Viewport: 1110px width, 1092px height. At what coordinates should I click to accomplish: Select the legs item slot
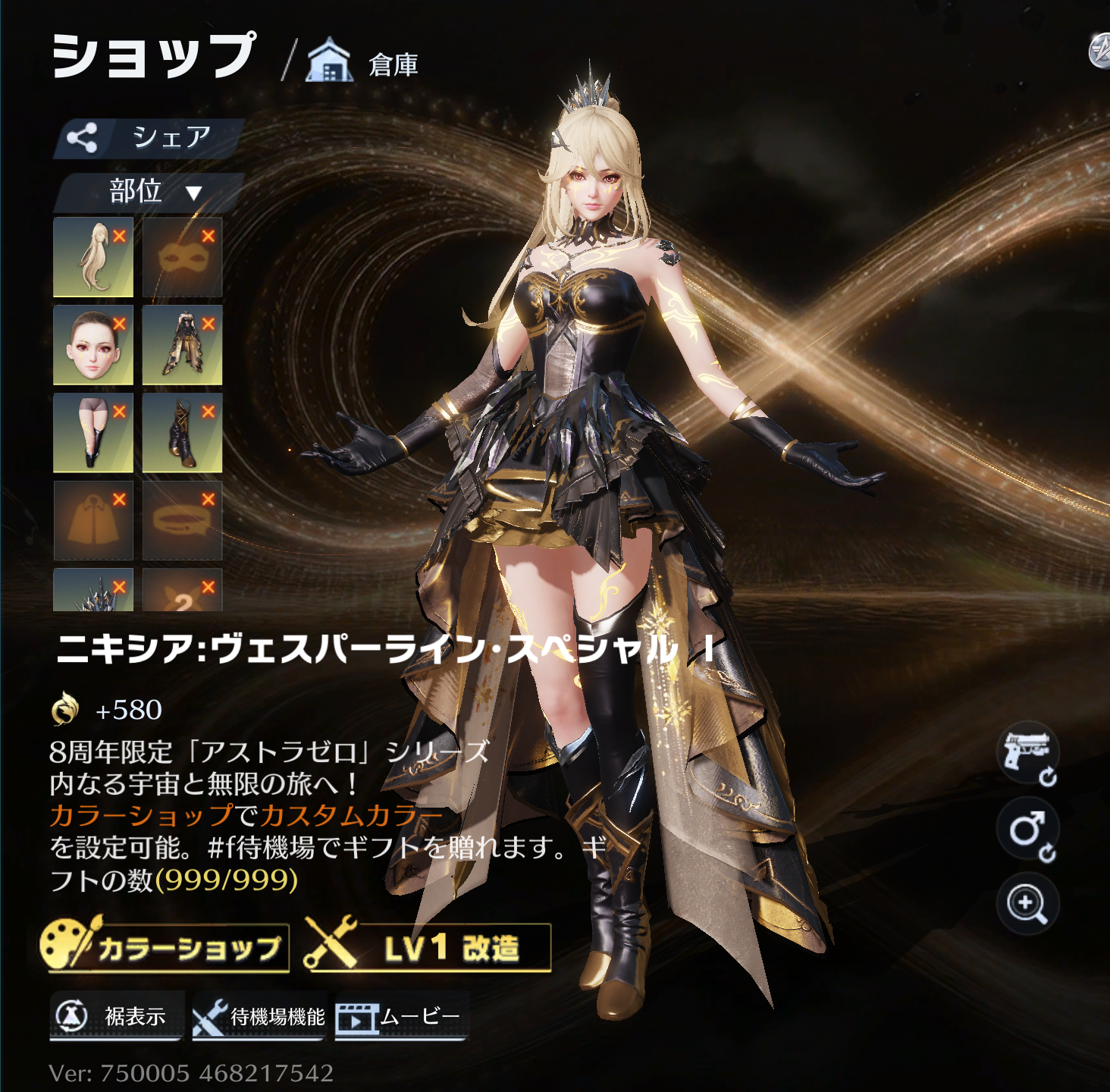(93, 432)
